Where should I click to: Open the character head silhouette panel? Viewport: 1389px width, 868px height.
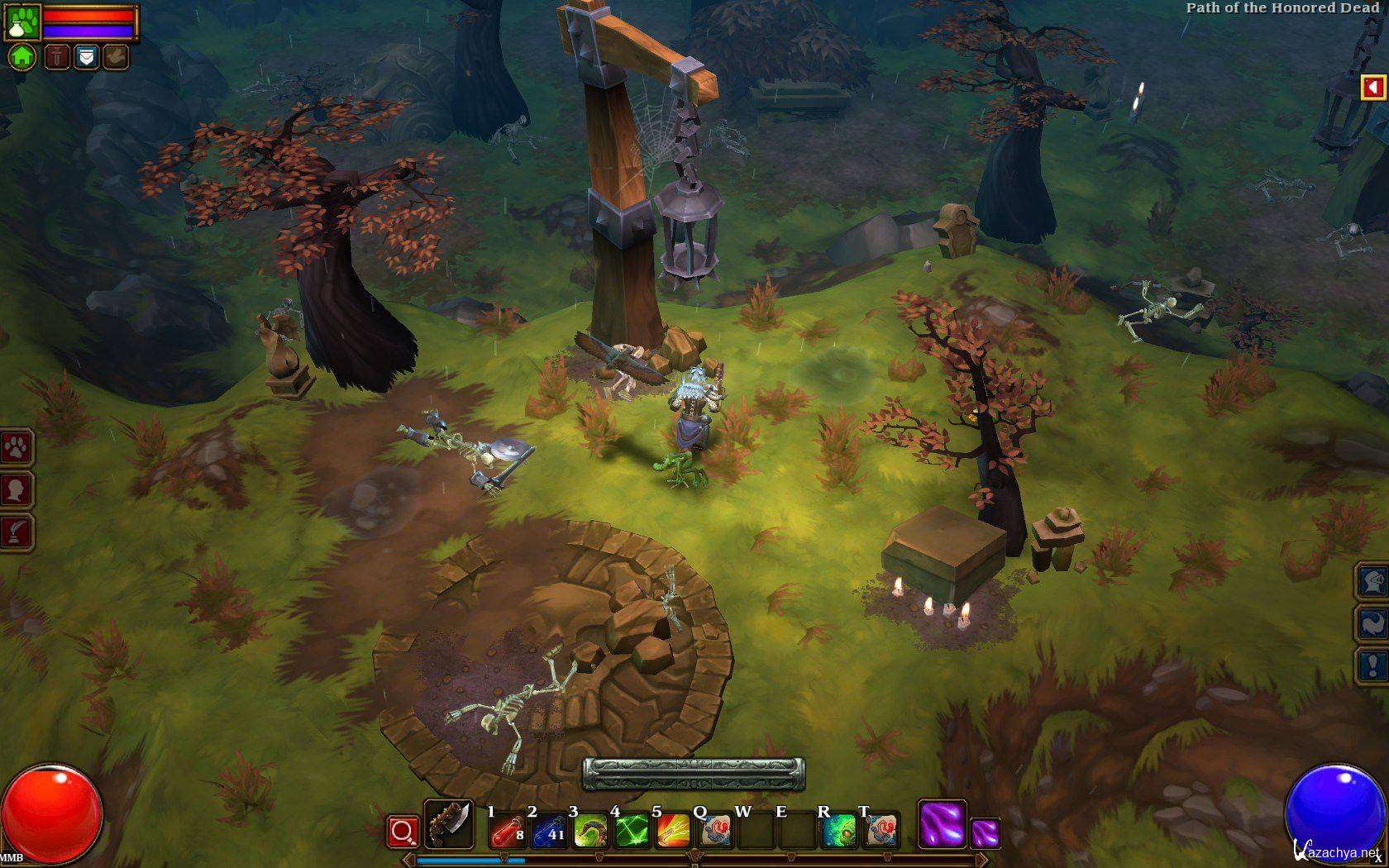pyautogui.click(x=16, y=489)
